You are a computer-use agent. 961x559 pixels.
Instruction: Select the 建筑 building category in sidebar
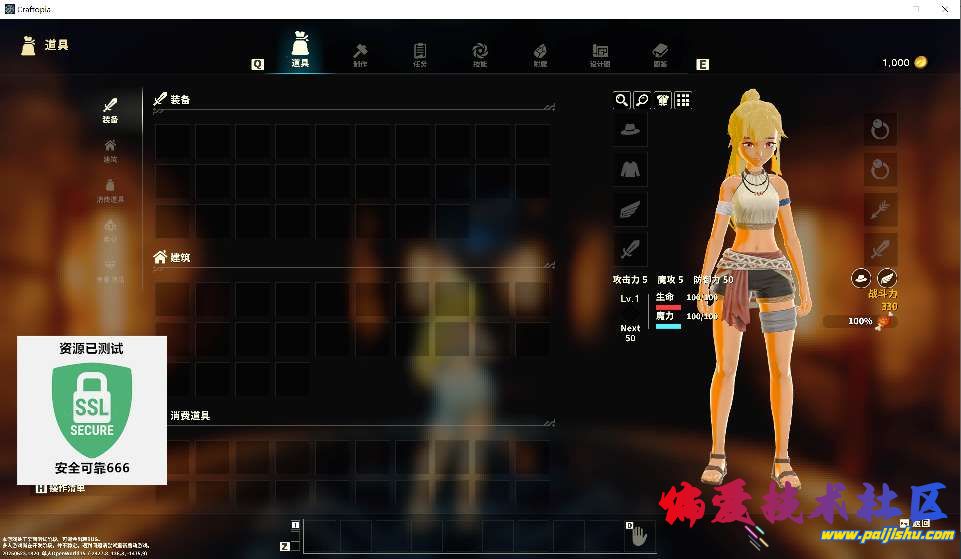point(110,150)
